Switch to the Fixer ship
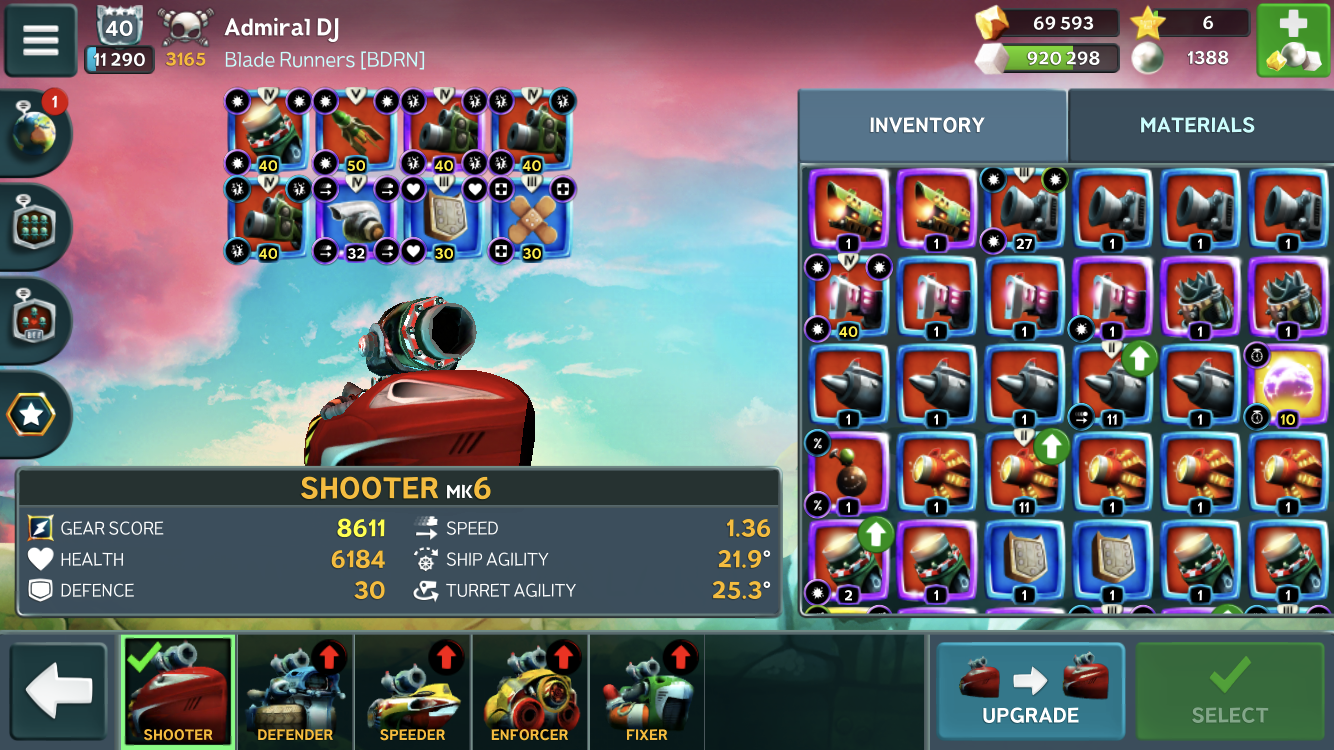The width and height of the screenshot is (1334, 750). pos(646,692)
